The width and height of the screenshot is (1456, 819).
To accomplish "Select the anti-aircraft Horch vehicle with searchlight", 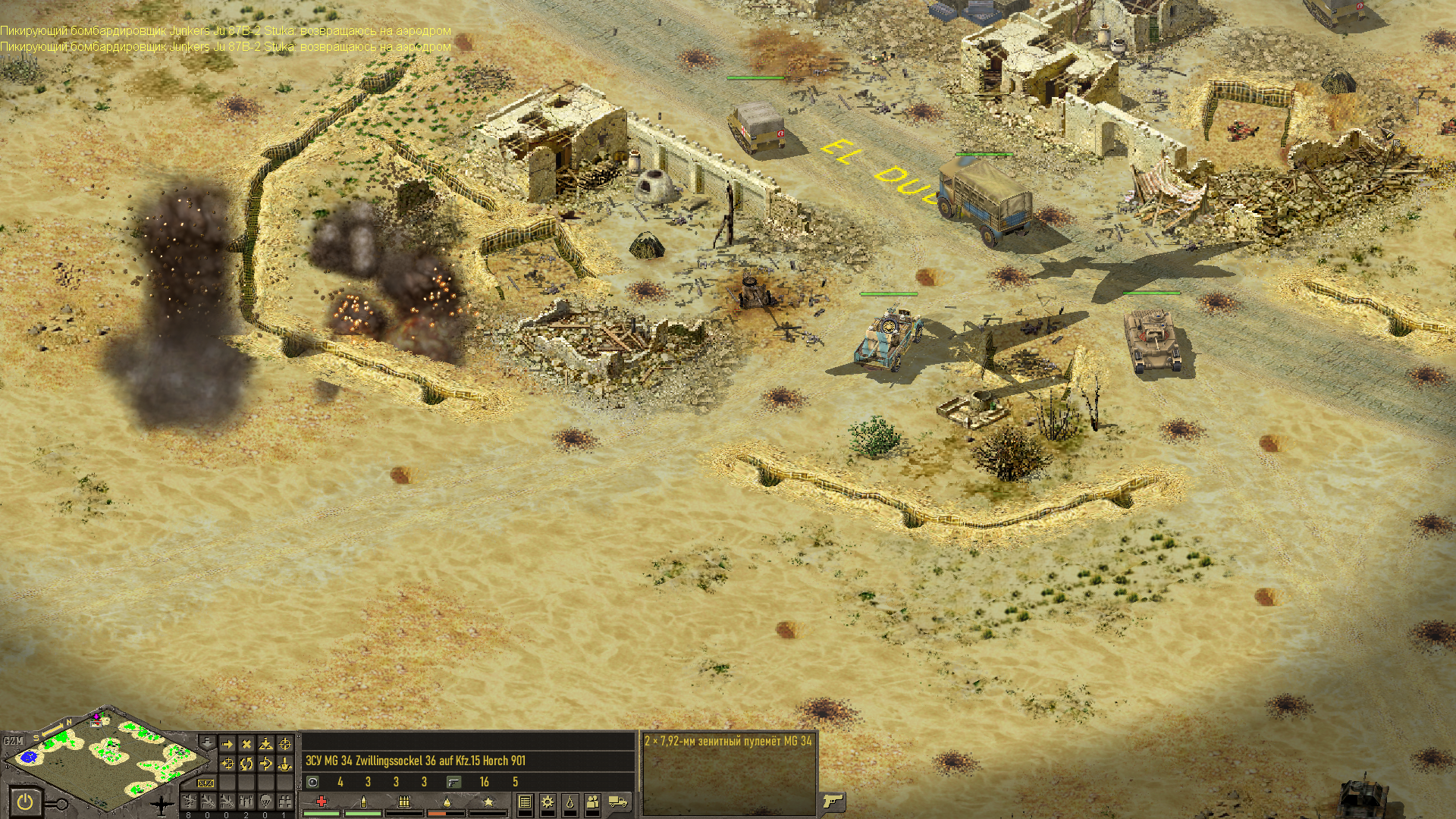I will 888,337.
